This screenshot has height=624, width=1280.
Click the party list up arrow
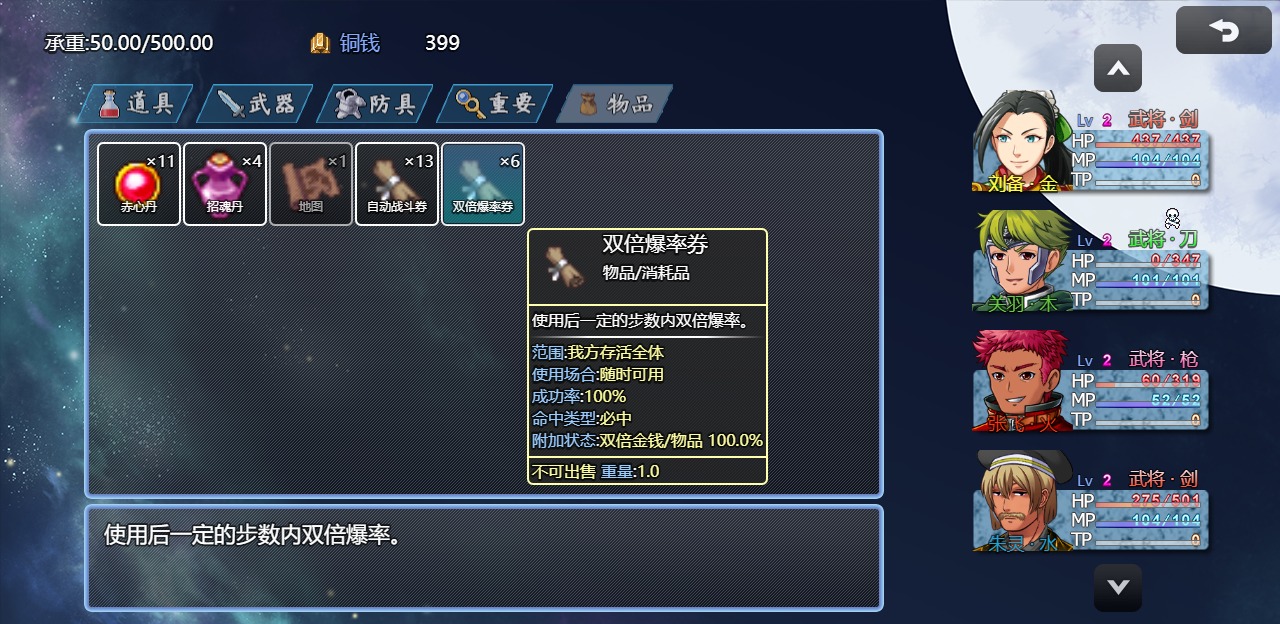point(1118,69)
